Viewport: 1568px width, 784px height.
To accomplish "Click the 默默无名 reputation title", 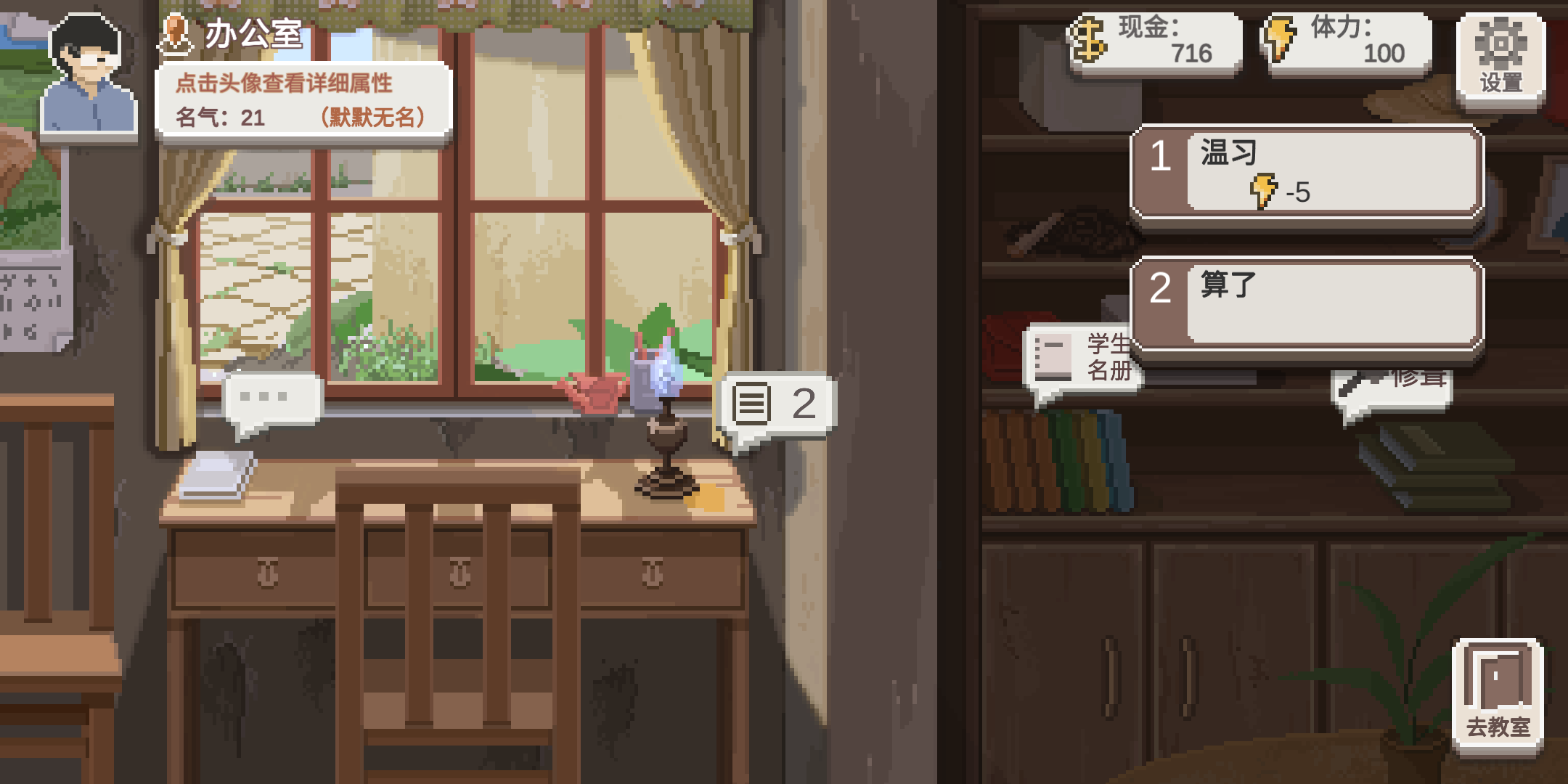I will coord(372,116).
